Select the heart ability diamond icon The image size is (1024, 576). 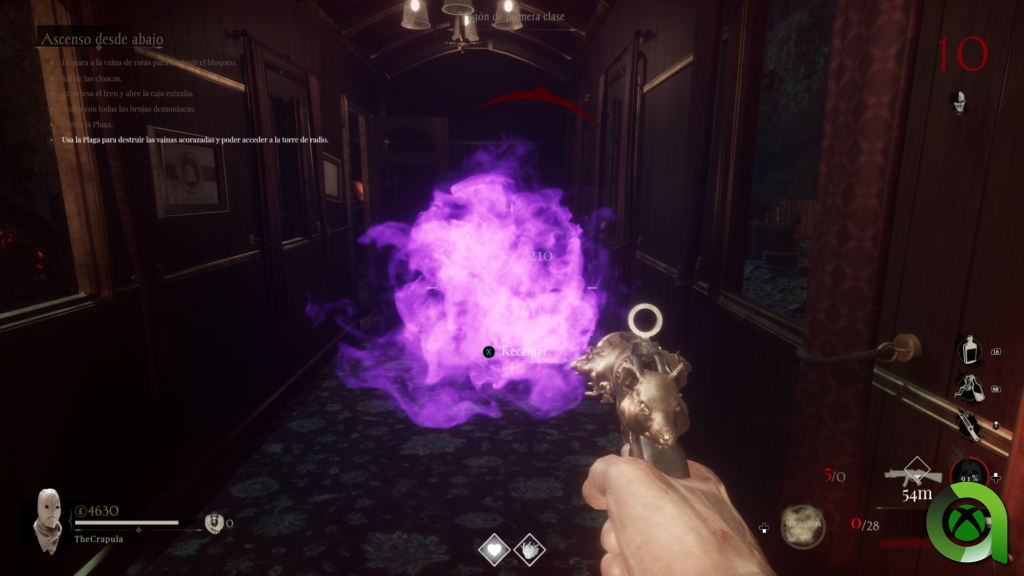click(x=494, y=549)
